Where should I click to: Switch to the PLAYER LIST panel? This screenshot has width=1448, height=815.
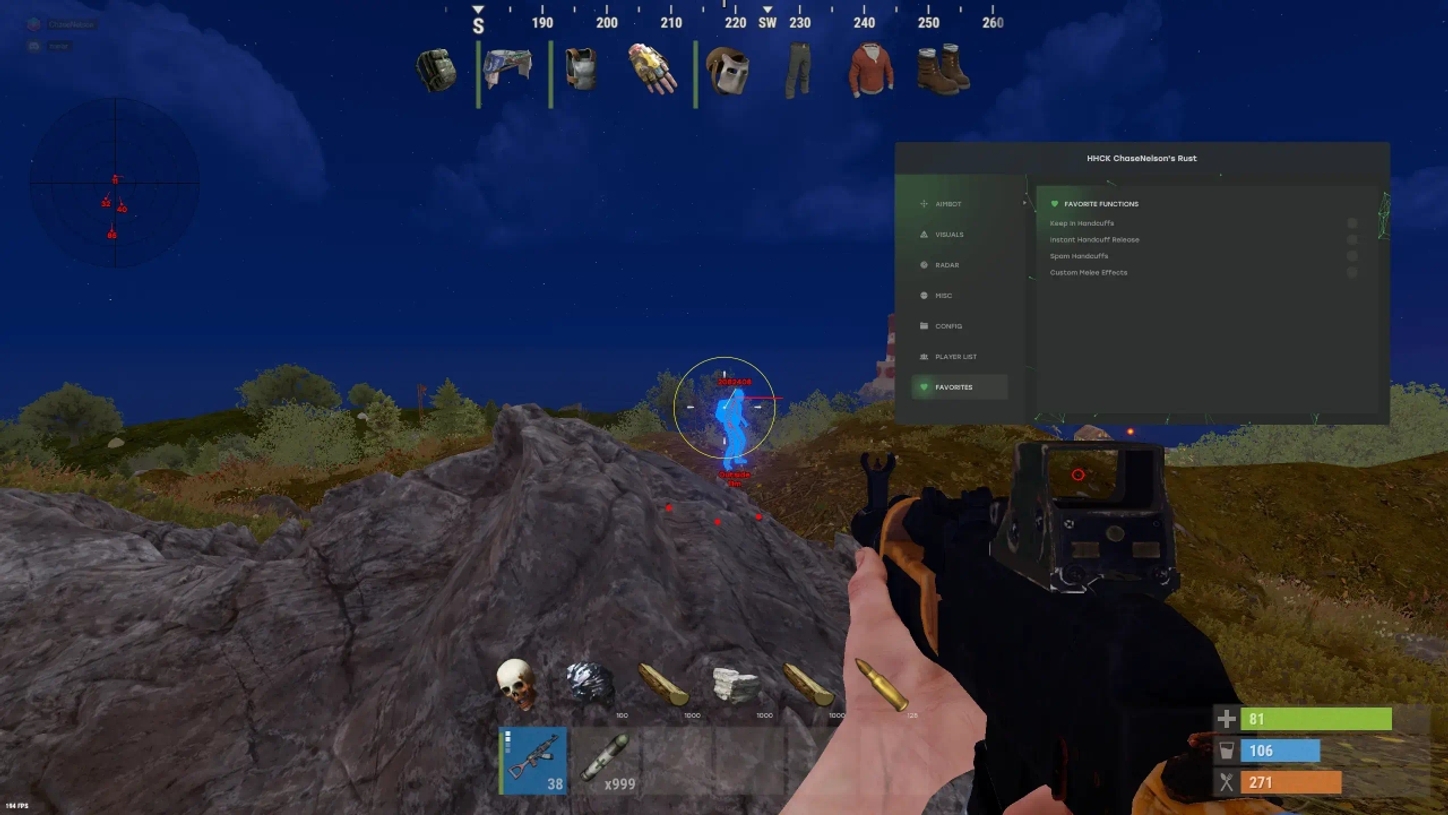tap(922, 356)
